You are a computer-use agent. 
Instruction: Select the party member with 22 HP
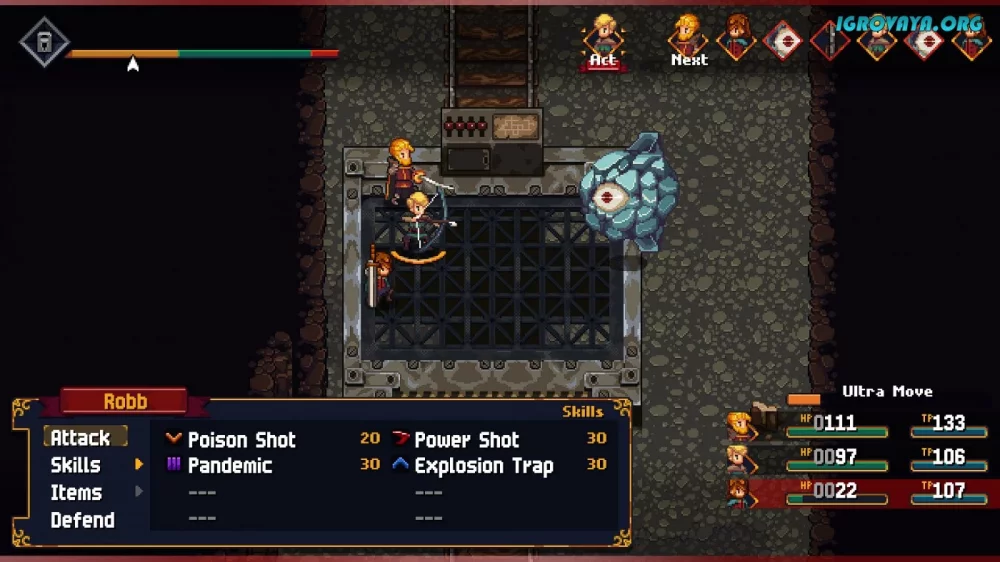pyautogui.click(x=741, y=492)
